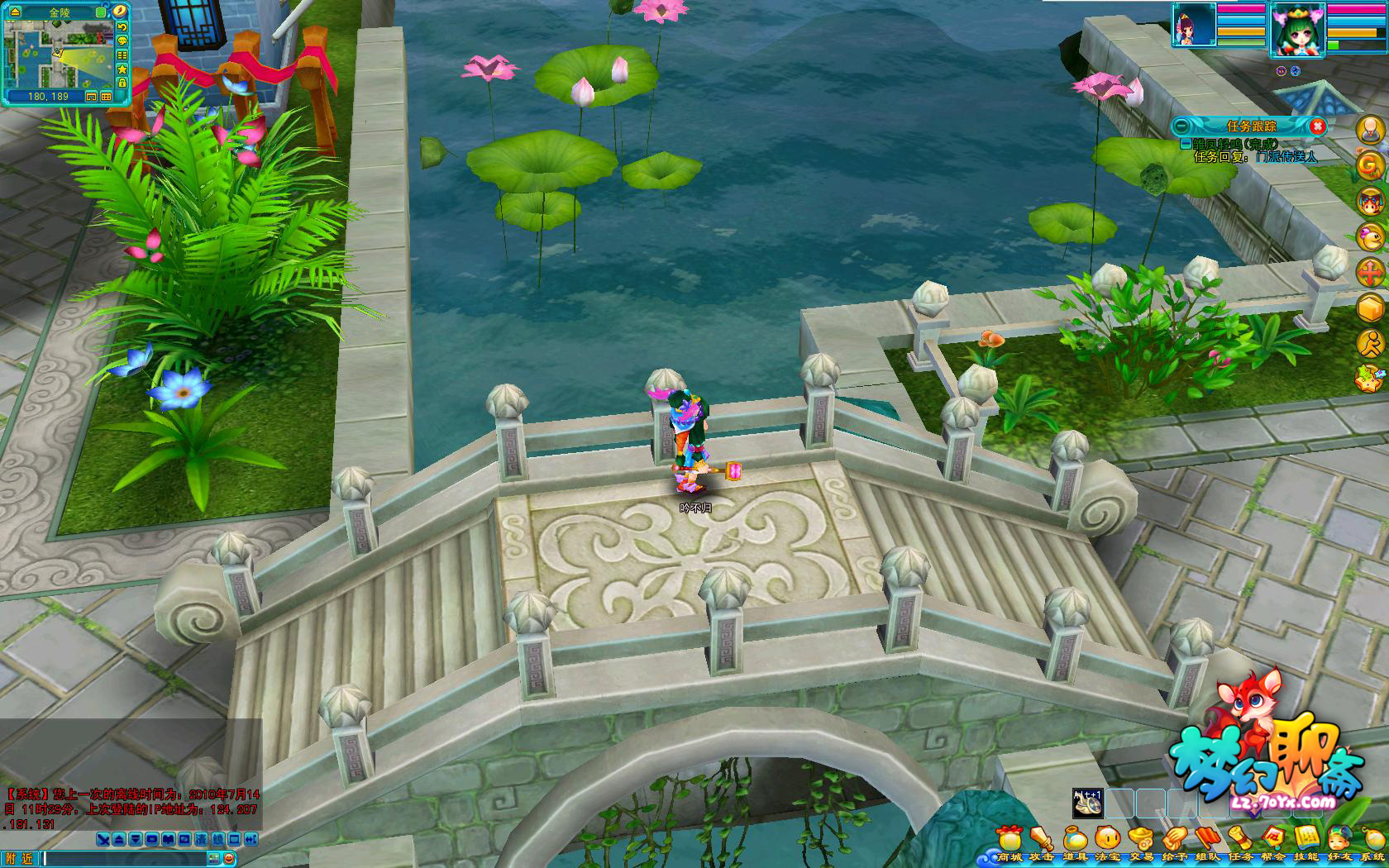Close the 任务跟踪 quest tracker panel

point(1318,126)
